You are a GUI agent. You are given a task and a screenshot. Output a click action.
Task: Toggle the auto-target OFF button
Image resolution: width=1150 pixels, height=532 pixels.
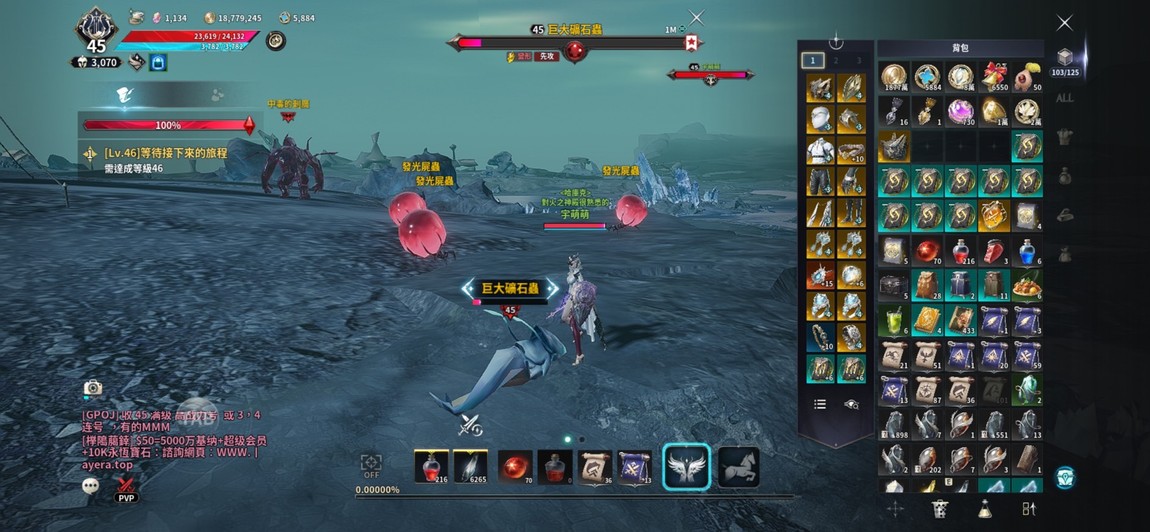[371, 465]
